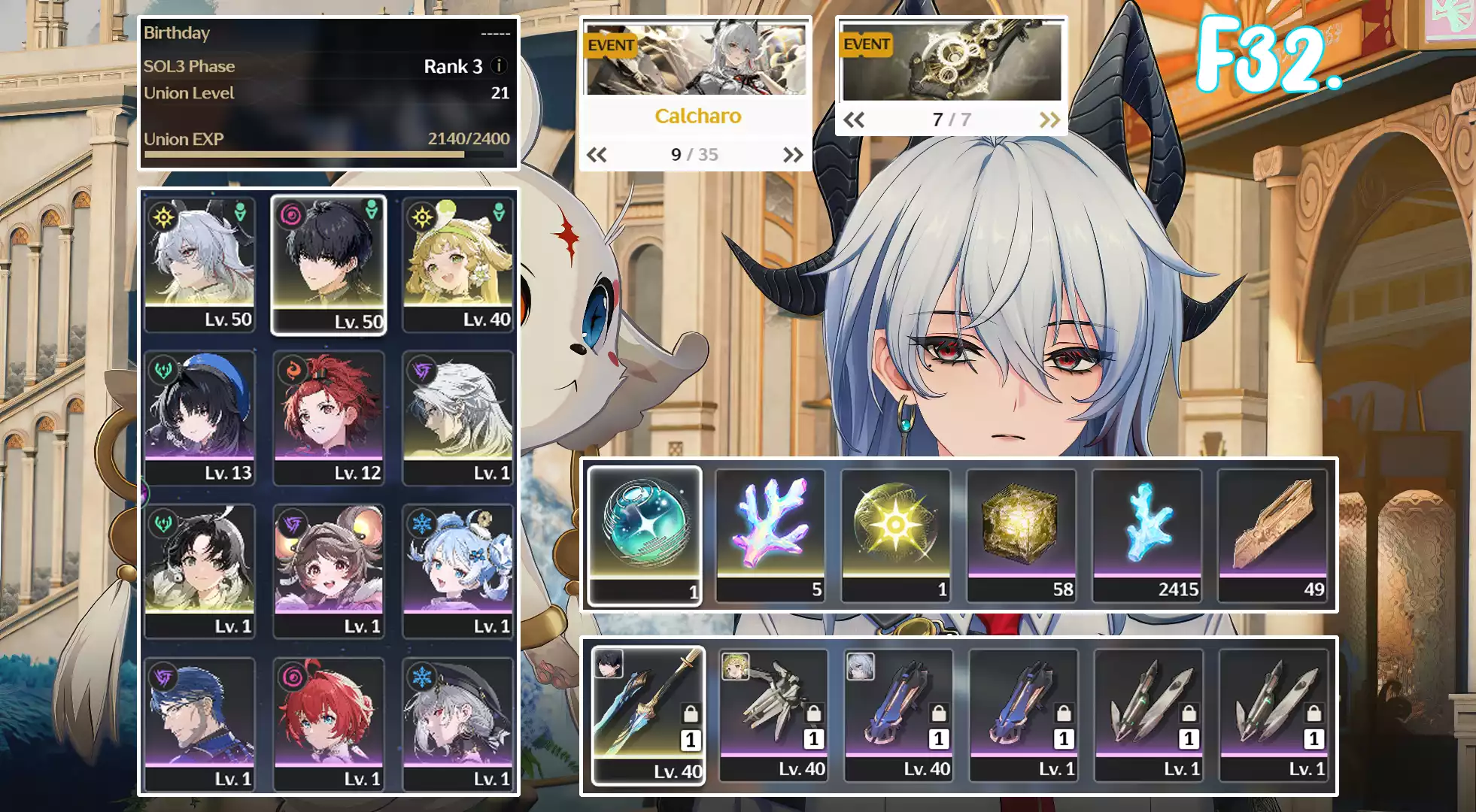1476x812 pixels.
Task: Select the Lv. 40 claw gauntlets weapon
Action: point(773,716)
